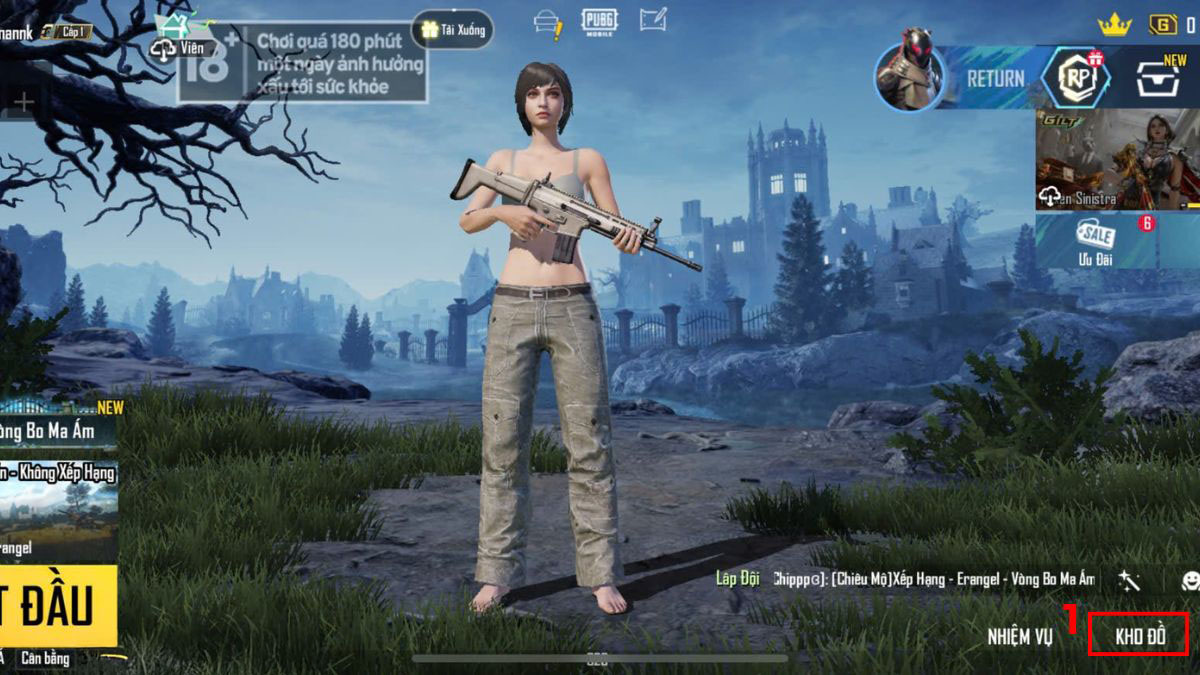Toggle the Cân bằng option
Screen dimensions: 1200x675
(45, 658)
